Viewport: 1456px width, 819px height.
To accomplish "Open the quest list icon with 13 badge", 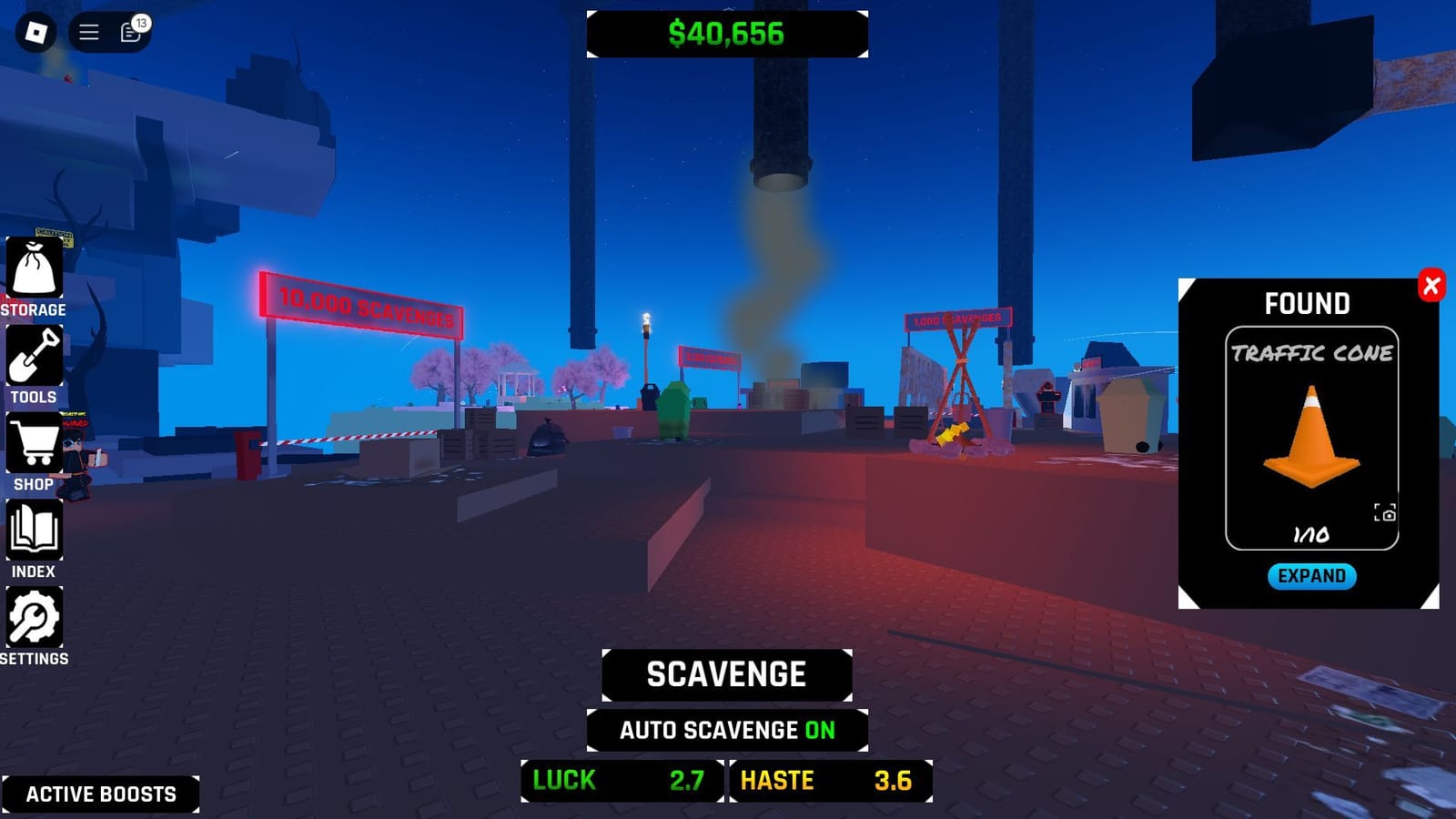I will [x=128, y=33].
